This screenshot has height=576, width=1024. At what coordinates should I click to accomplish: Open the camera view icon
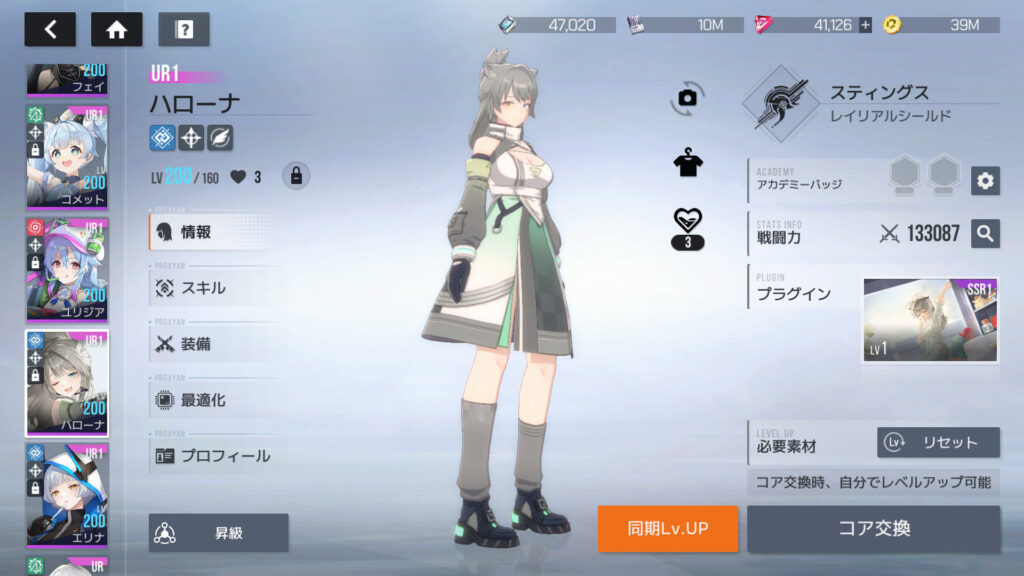(687, 97)
